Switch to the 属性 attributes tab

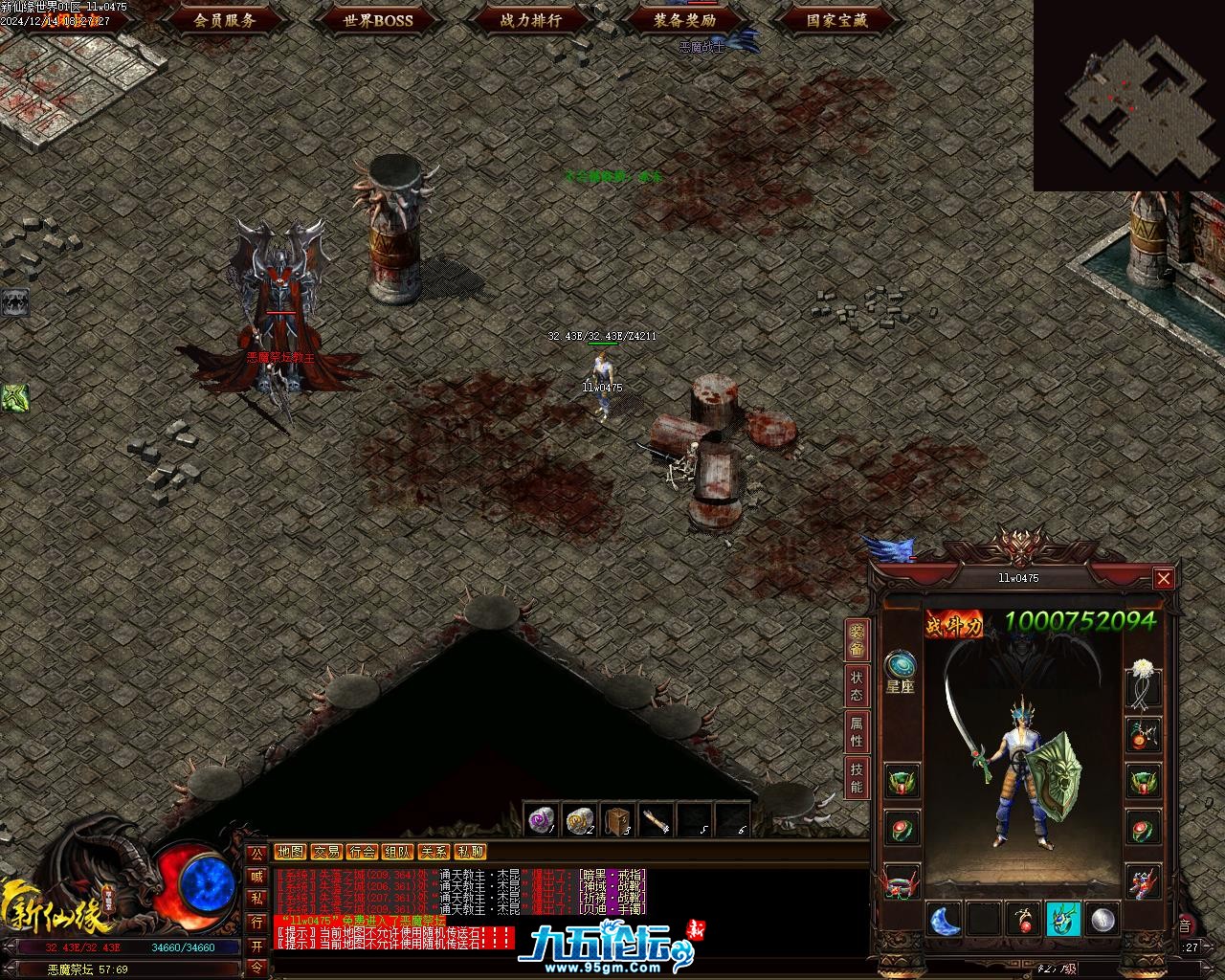click(857, 733)
